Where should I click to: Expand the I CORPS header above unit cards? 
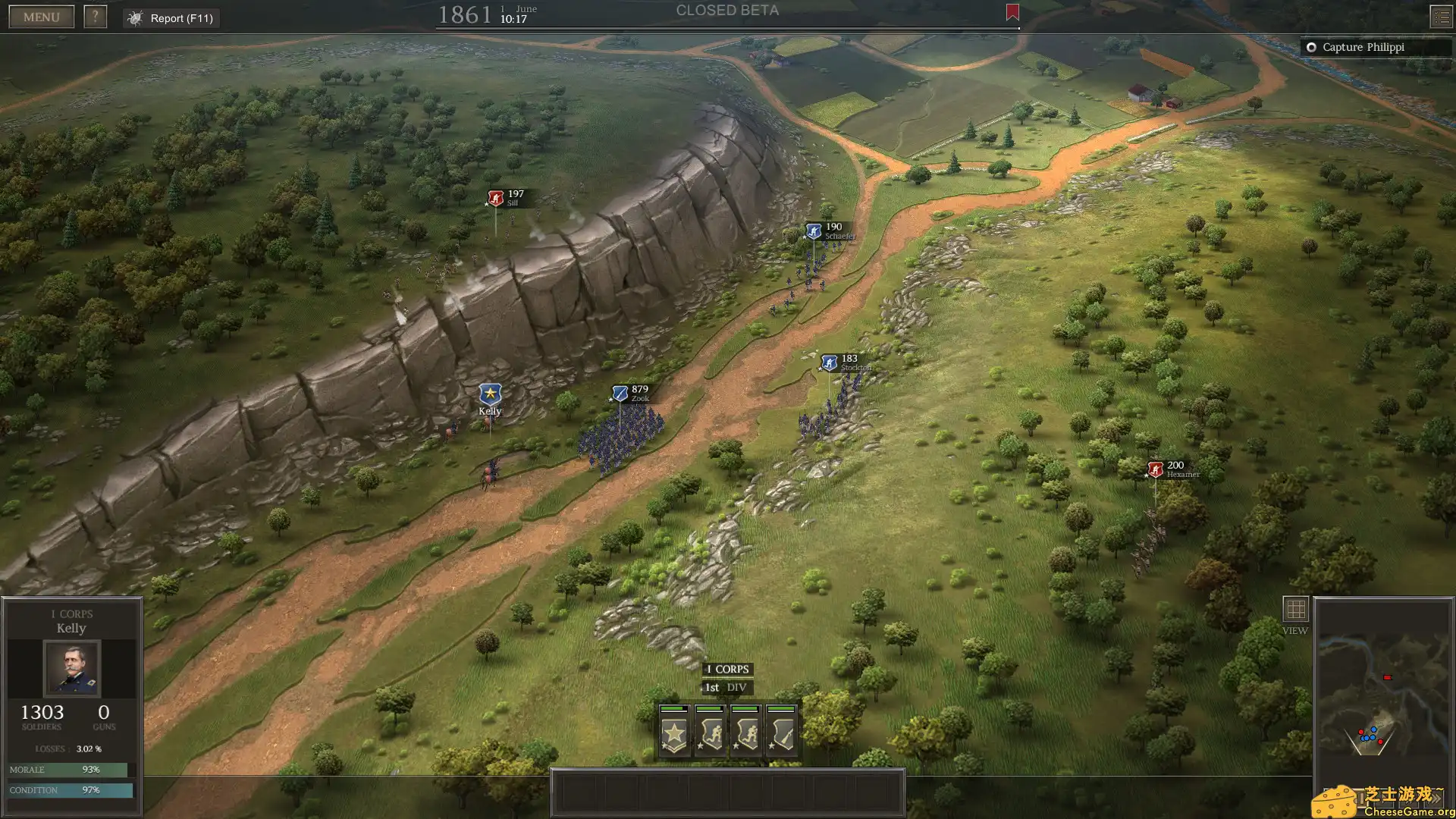[x=726, y=669]
